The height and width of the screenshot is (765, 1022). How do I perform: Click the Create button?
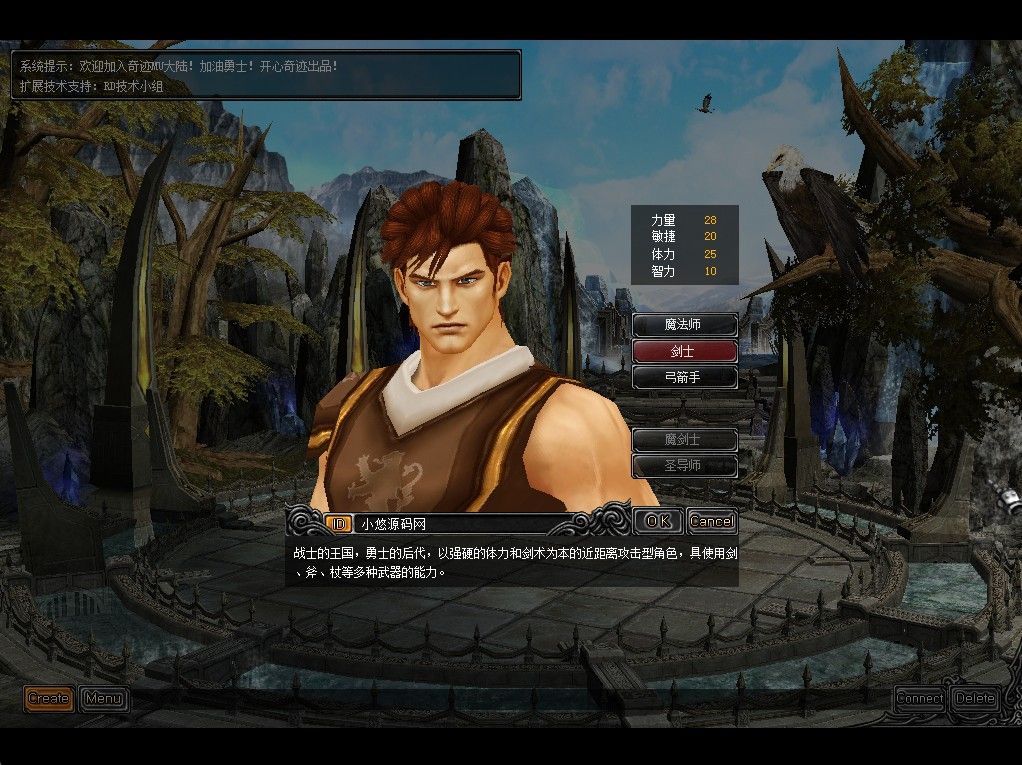pyautogui.click(x=48, y=698)
